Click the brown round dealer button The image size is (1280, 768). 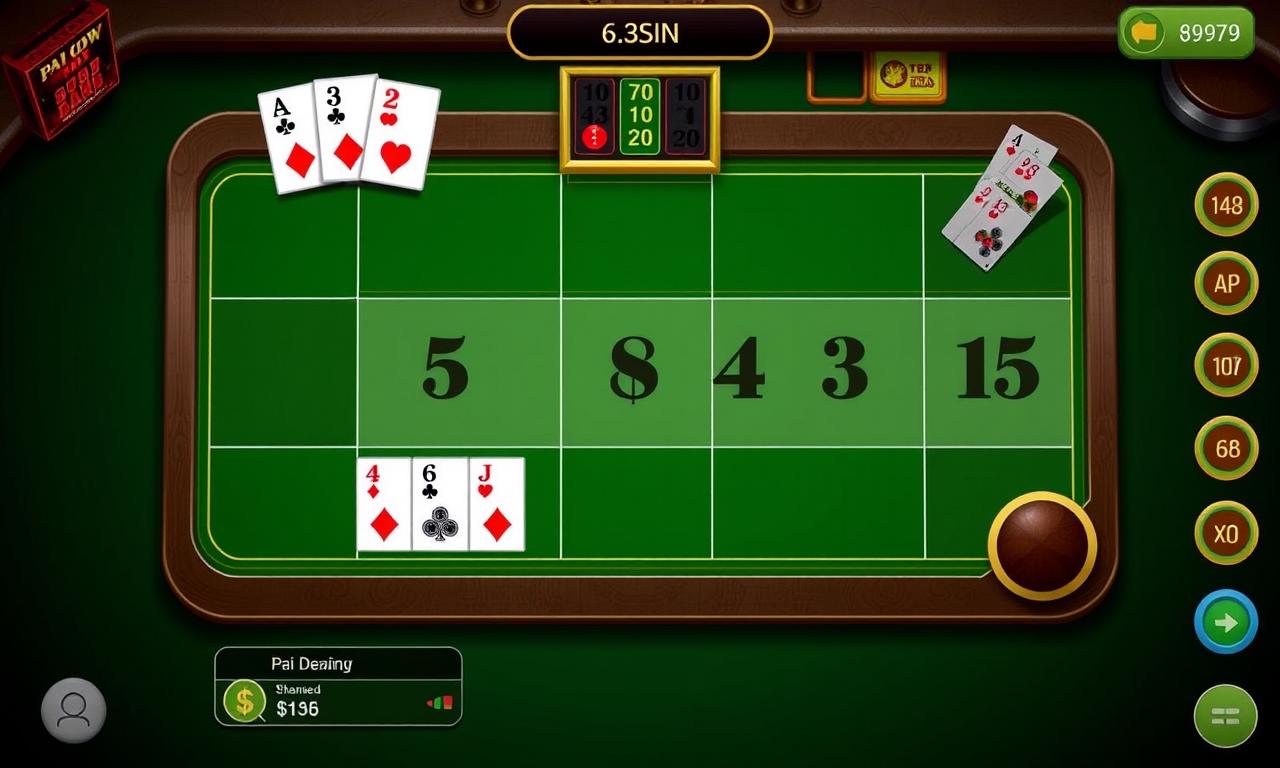(x=1042, y=545)
